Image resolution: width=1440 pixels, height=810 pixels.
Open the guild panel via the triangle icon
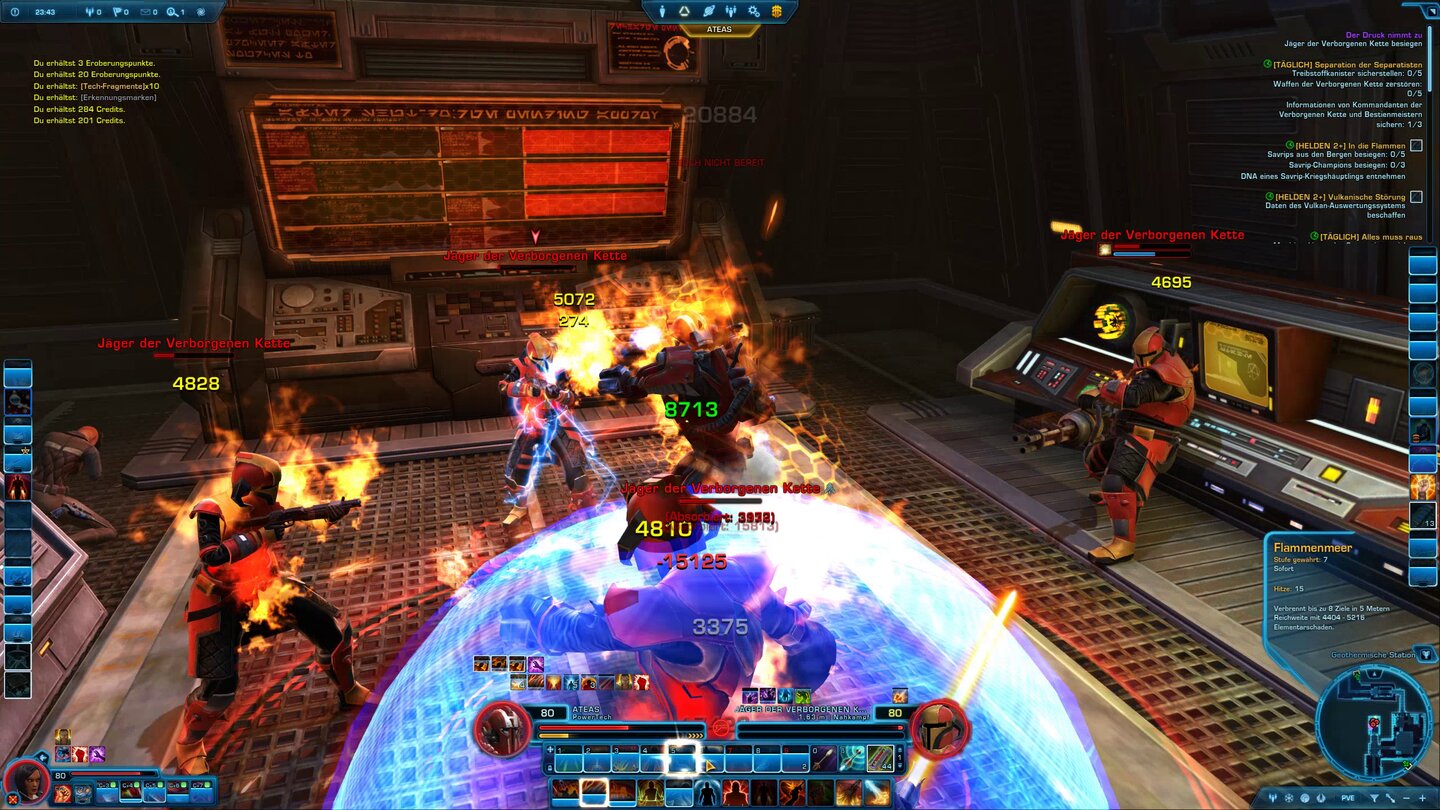683,11
